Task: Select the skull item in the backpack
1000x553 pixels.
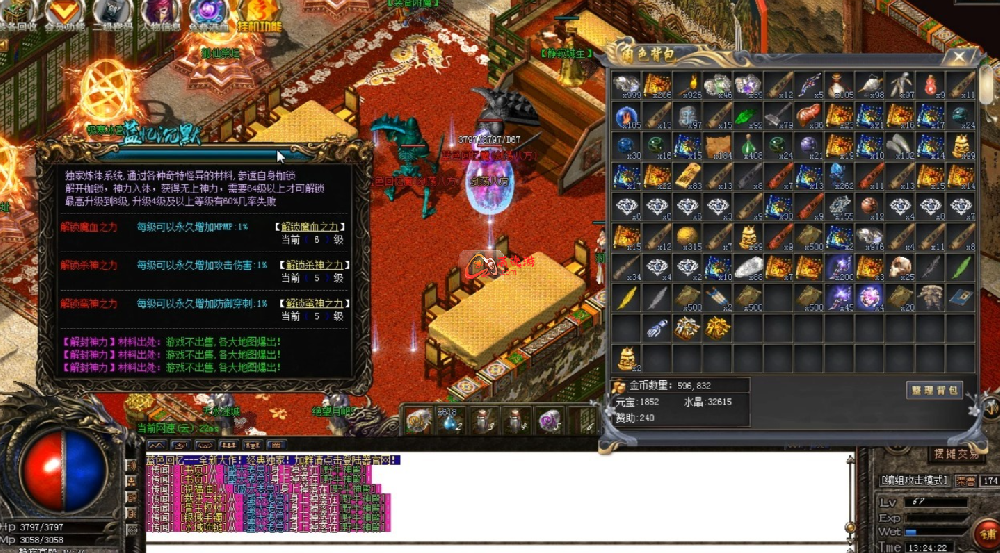Action: [901, 267]
